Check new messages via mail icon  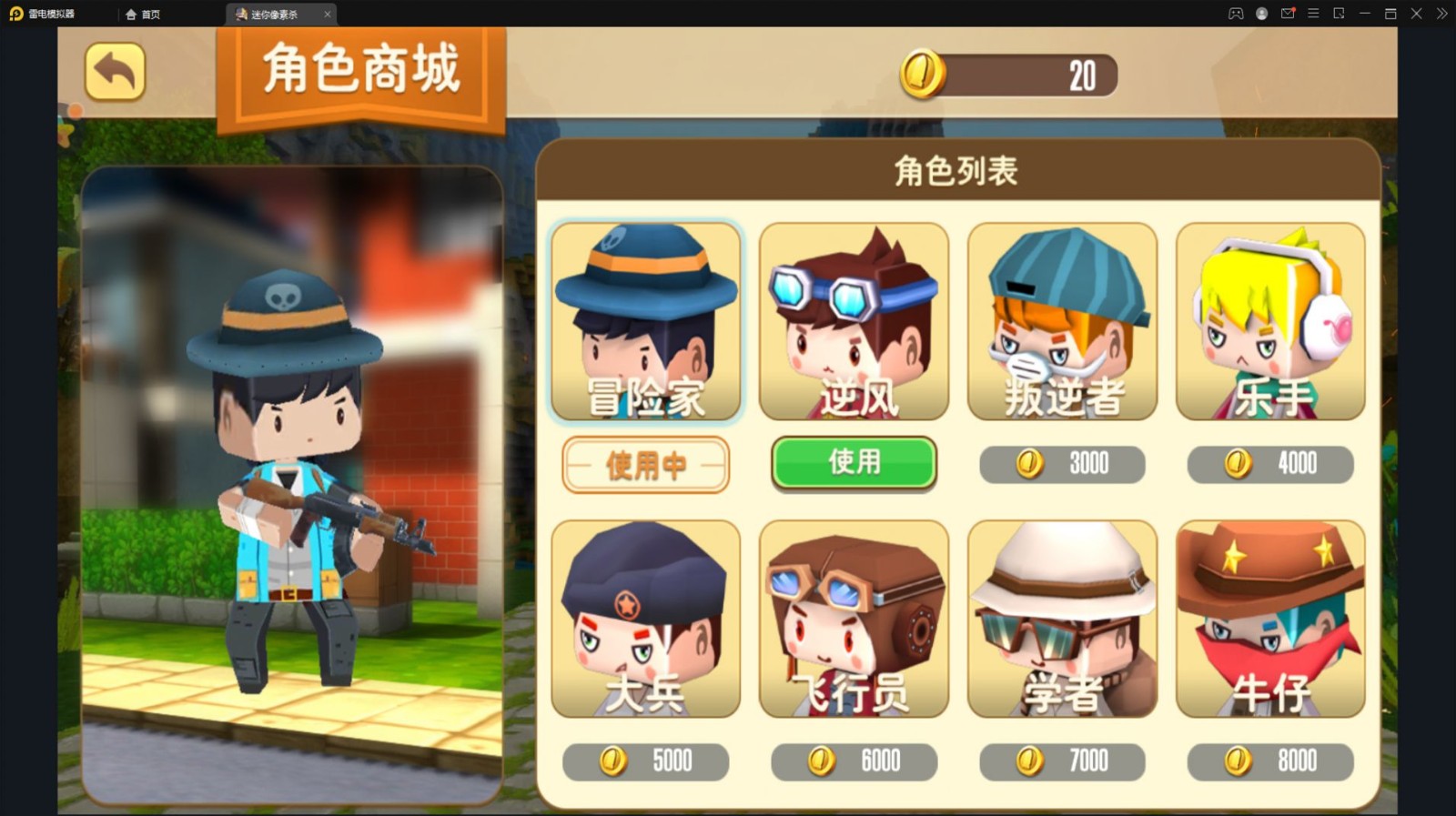[1286, 14]
